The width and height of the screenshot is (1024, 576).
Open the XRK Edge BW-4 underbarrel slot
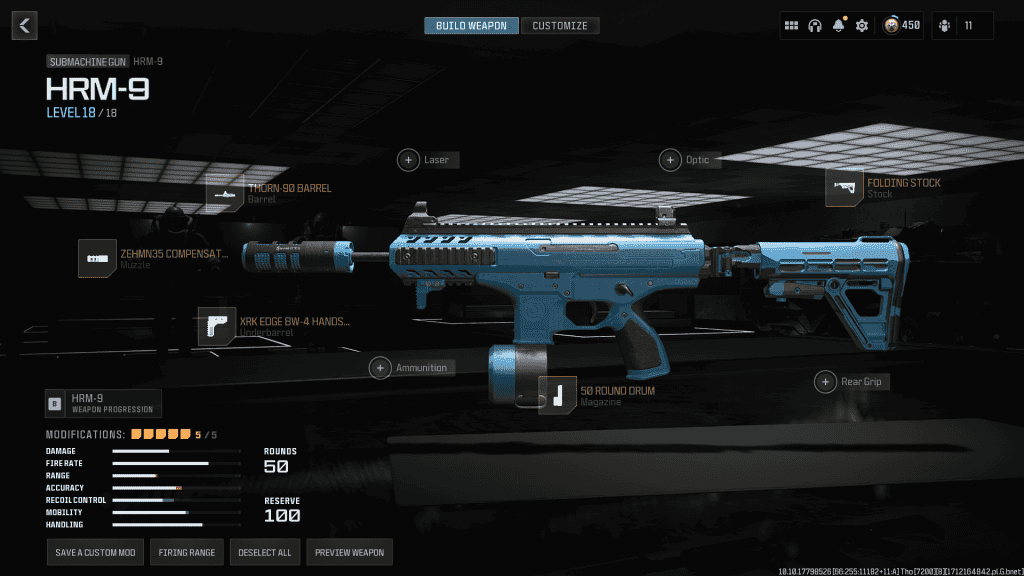point(217,326)
